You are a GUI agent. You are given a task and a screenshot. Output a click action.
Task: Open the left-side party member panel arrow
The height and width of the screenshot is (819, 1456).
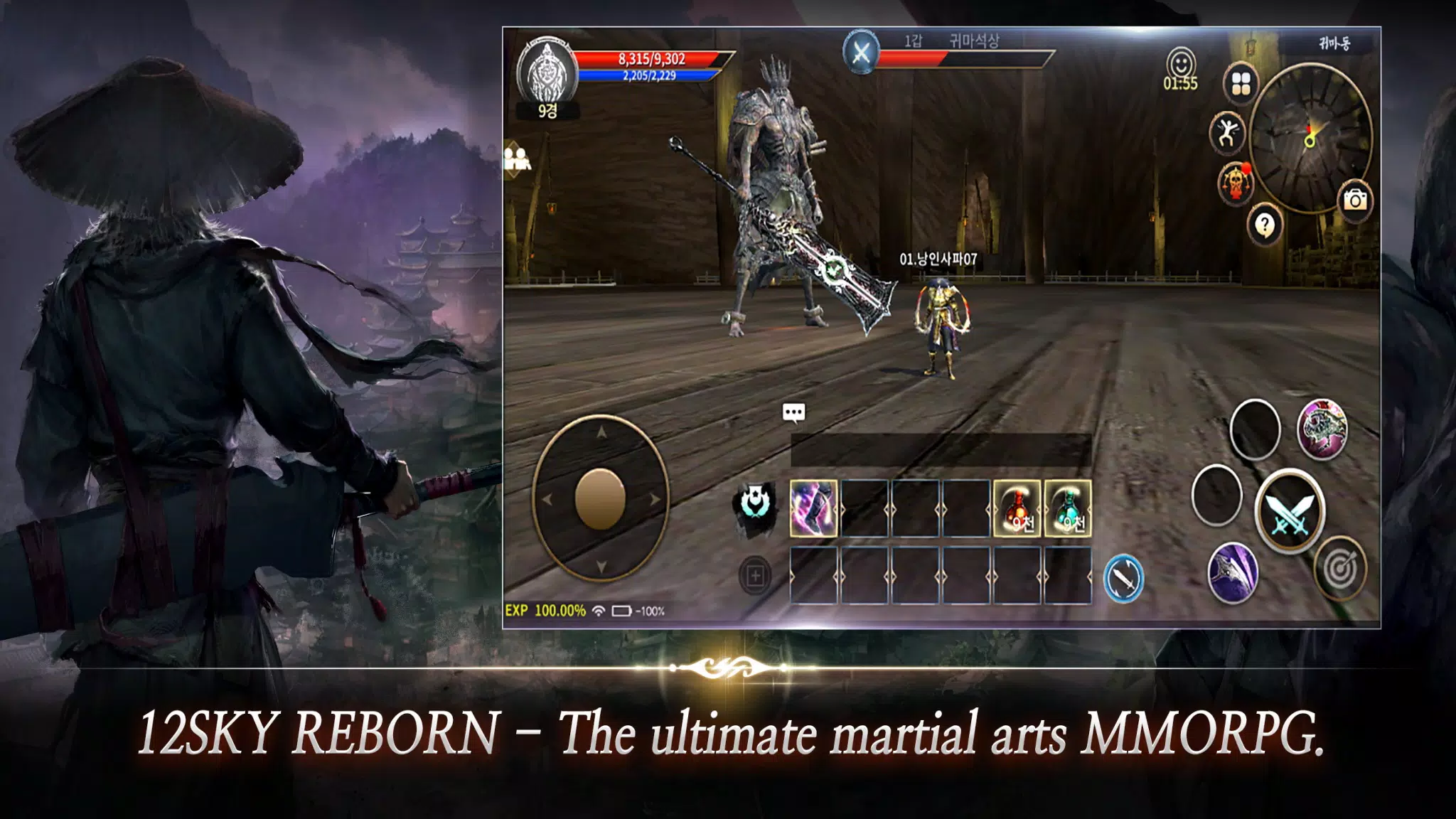pyautogui.click(x=517, y=158)
